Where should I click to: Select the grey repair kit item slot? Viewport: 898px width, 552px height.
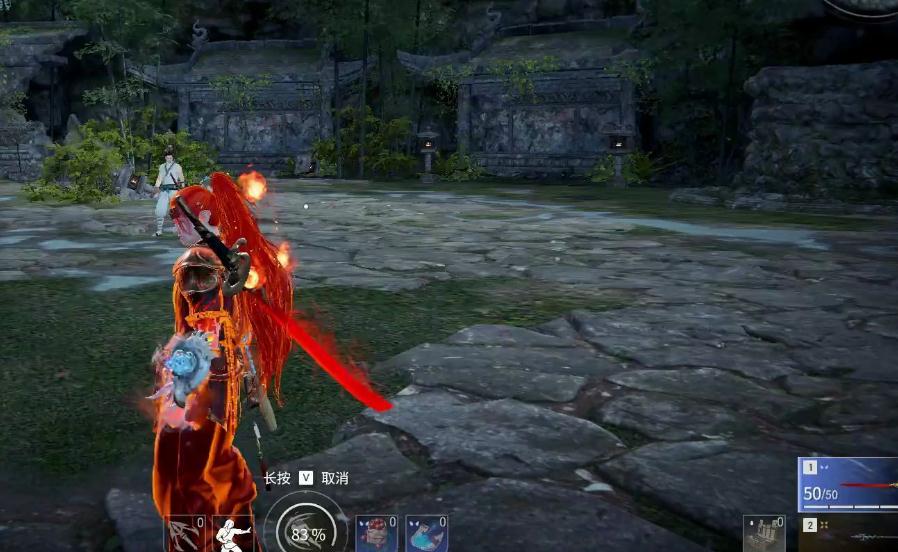click(764, 534)
